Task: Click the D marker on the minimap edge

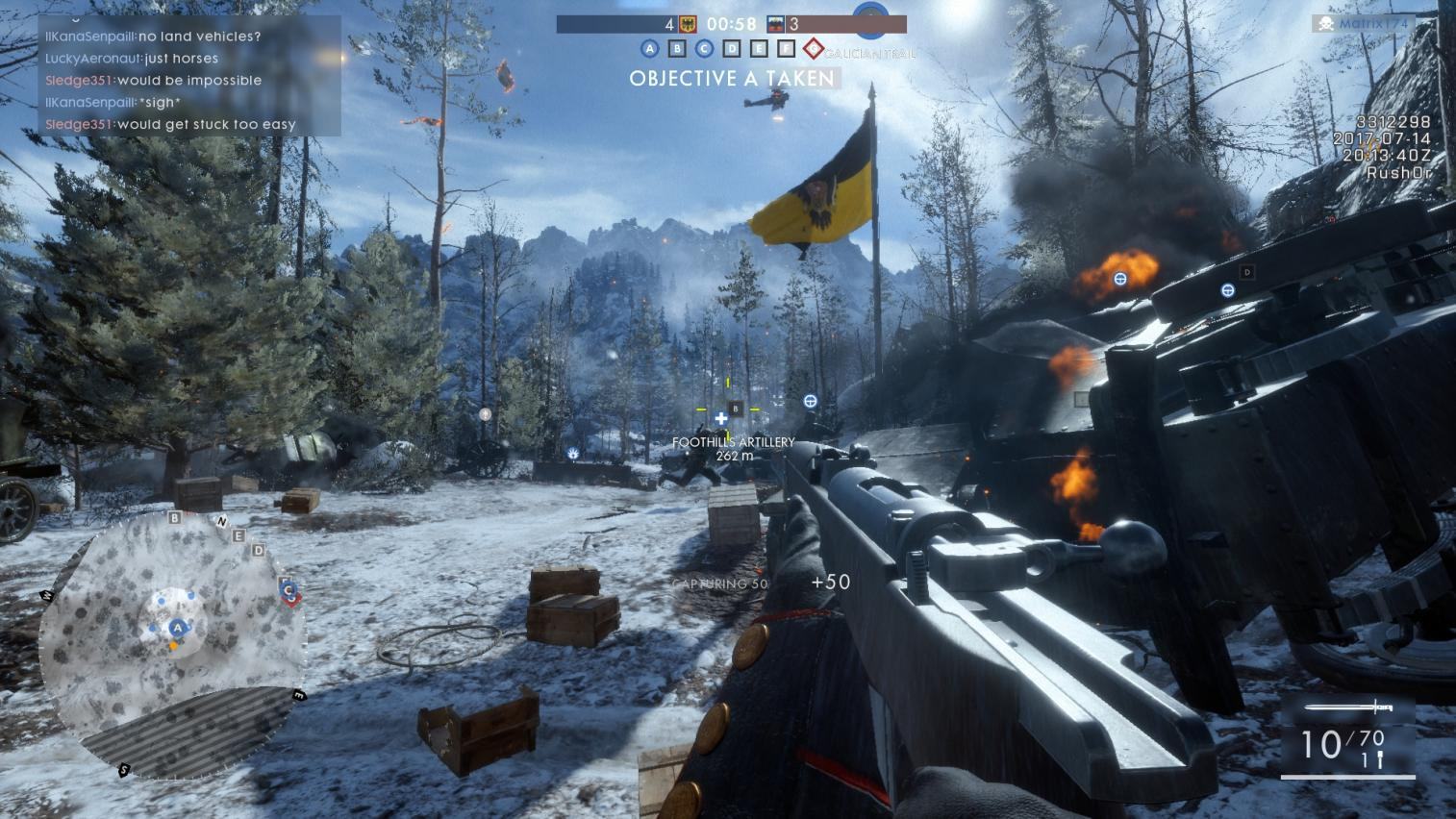Action: 258,550
